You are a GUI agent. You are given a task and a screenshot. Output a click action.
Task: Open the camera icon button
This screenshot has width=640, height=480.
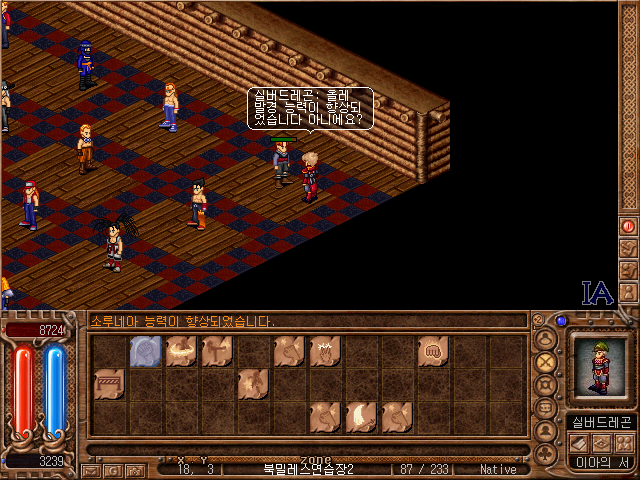pos(135,470)
